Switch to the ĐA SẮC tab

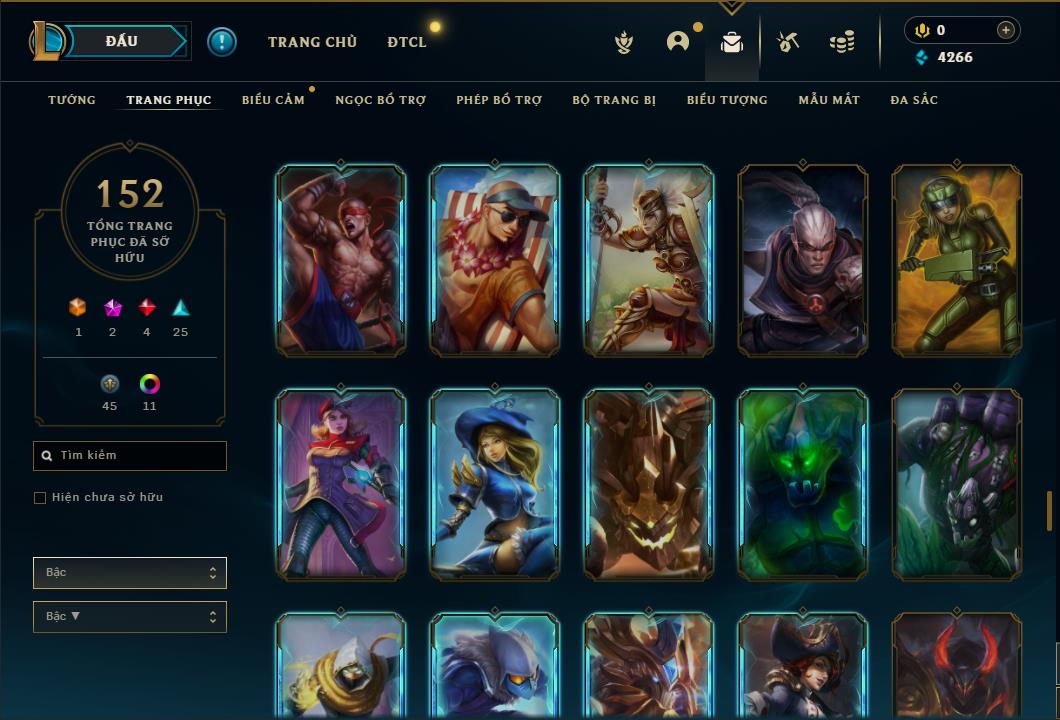coord(914,100)
